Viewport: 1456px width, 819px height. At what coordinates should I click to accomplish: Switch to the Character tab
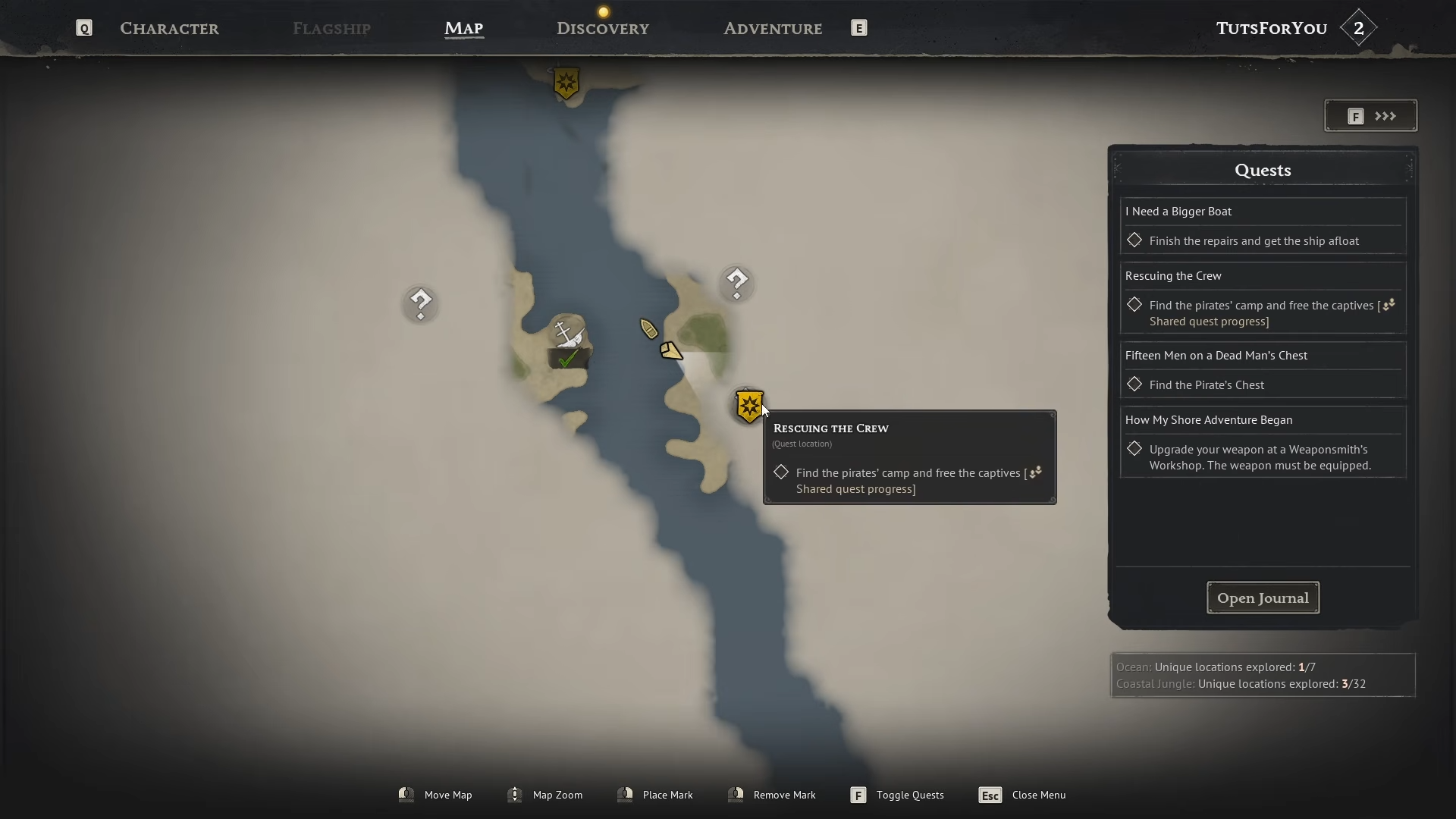(x=169, y=29)
